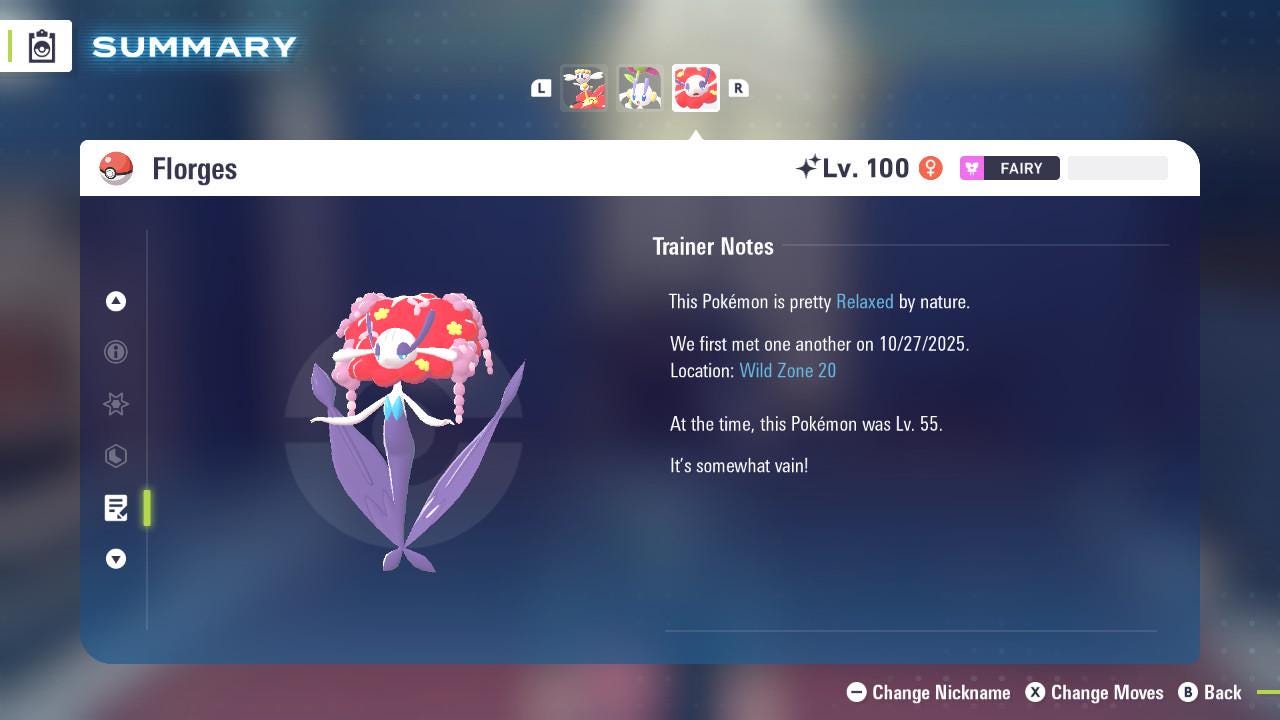Viewport: 1280px width, 720px height.
Task: Open the Info page from the sidebar
Action: coord(116,352)
